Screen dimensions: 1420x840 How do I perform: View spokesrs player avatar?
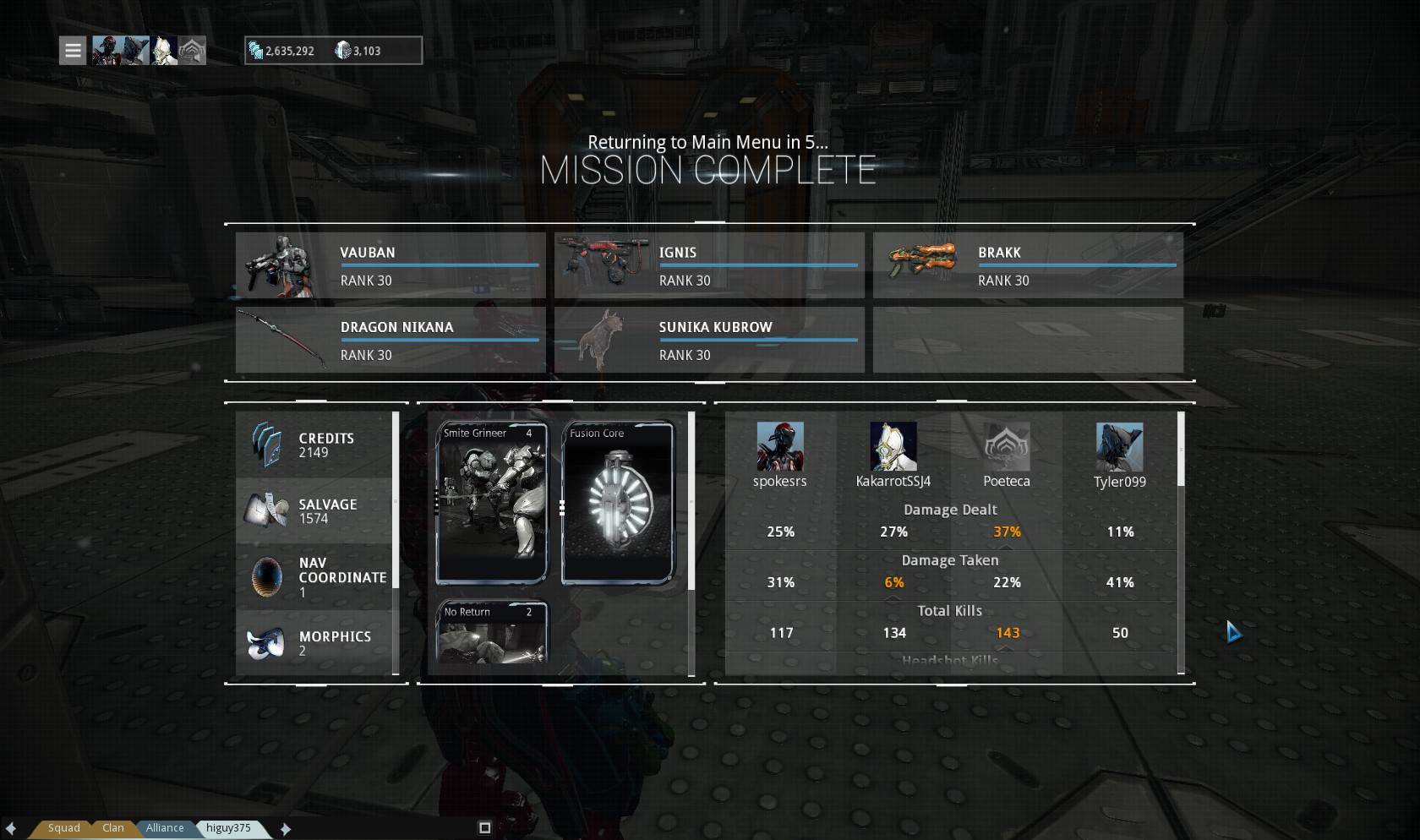click(780, 446)
